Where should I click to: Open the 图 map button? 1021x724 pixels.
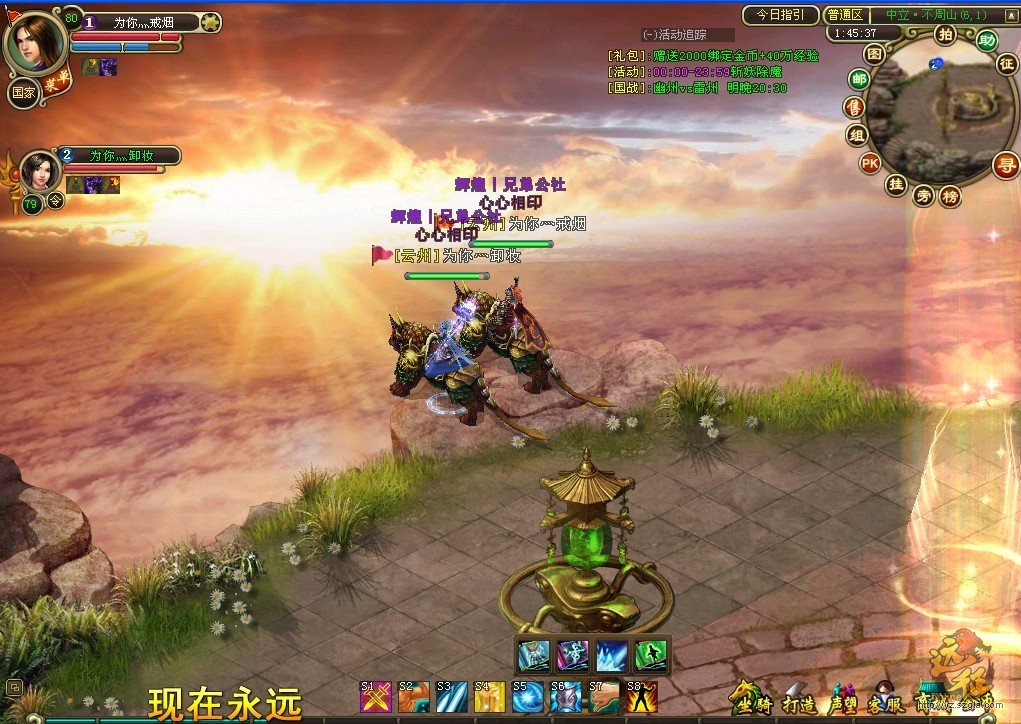[x=875, y=53]
